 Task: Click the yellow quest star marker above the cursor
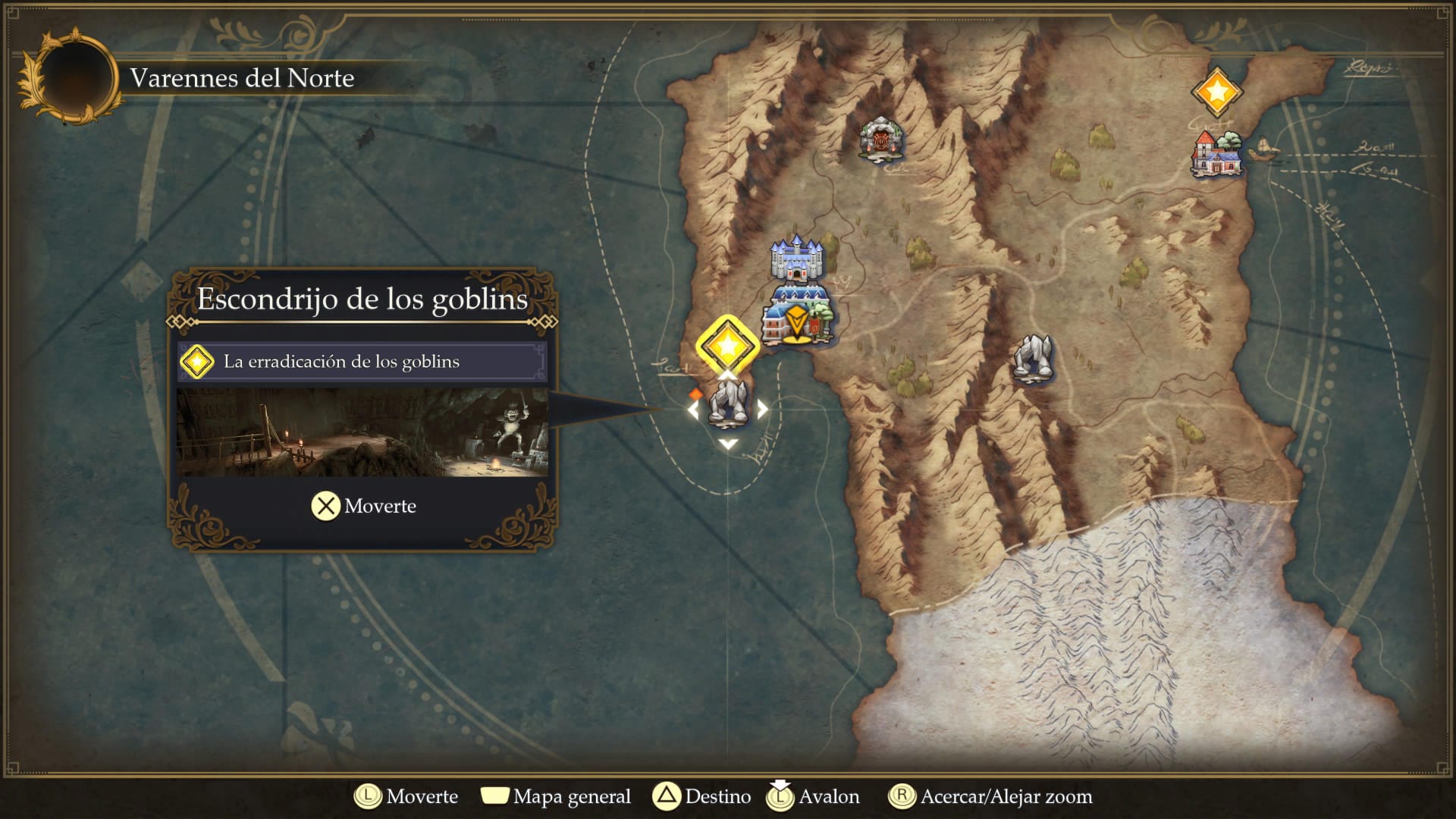[x=727, y=346]
